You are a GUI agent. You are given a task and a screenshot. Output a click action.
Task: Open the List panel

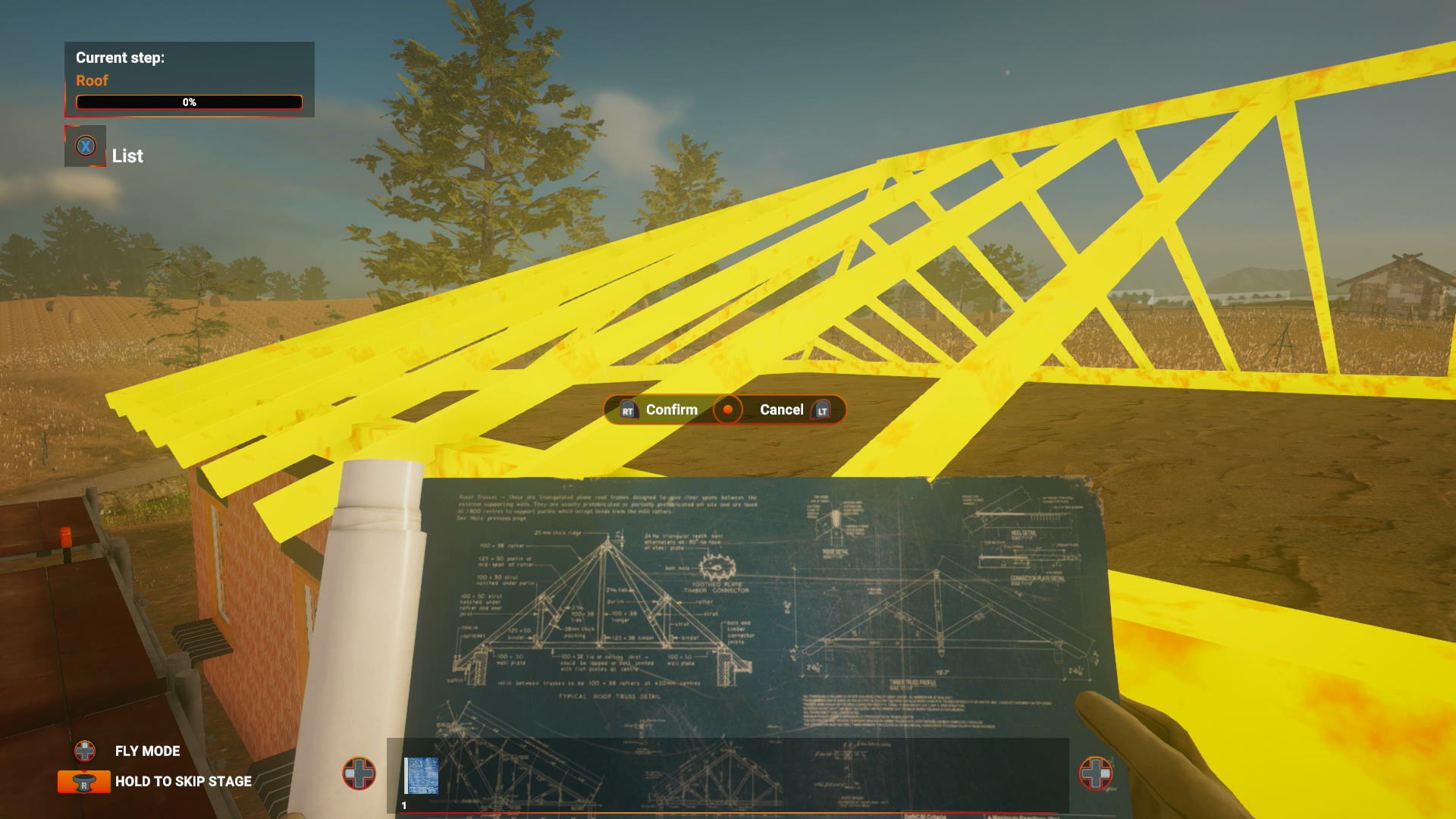click(127, 156)
